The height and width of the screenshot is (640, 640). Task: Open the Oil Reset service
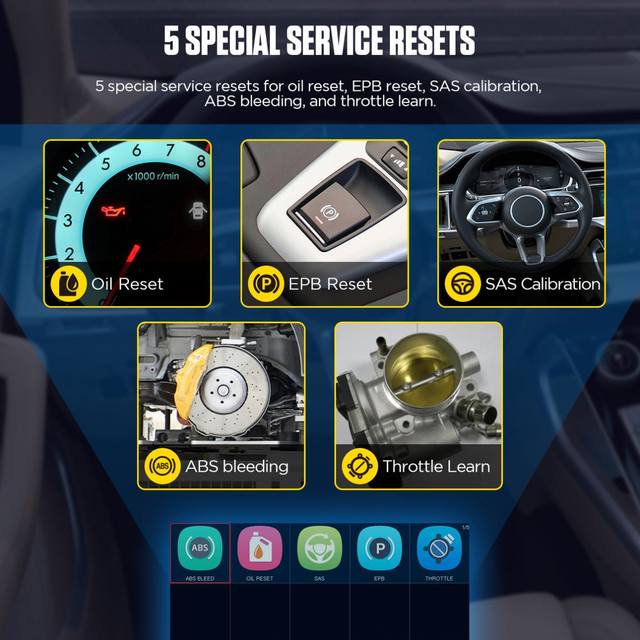[259, 549]
